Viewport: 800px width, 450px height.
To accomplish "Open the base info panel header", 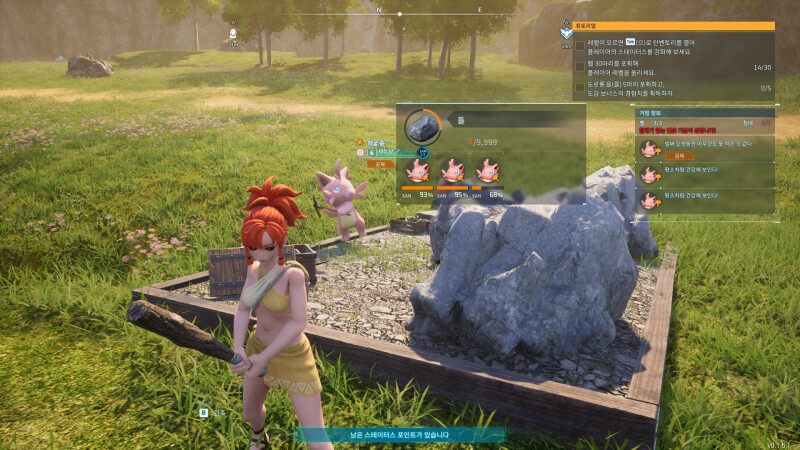I will (x=705, y=112).
